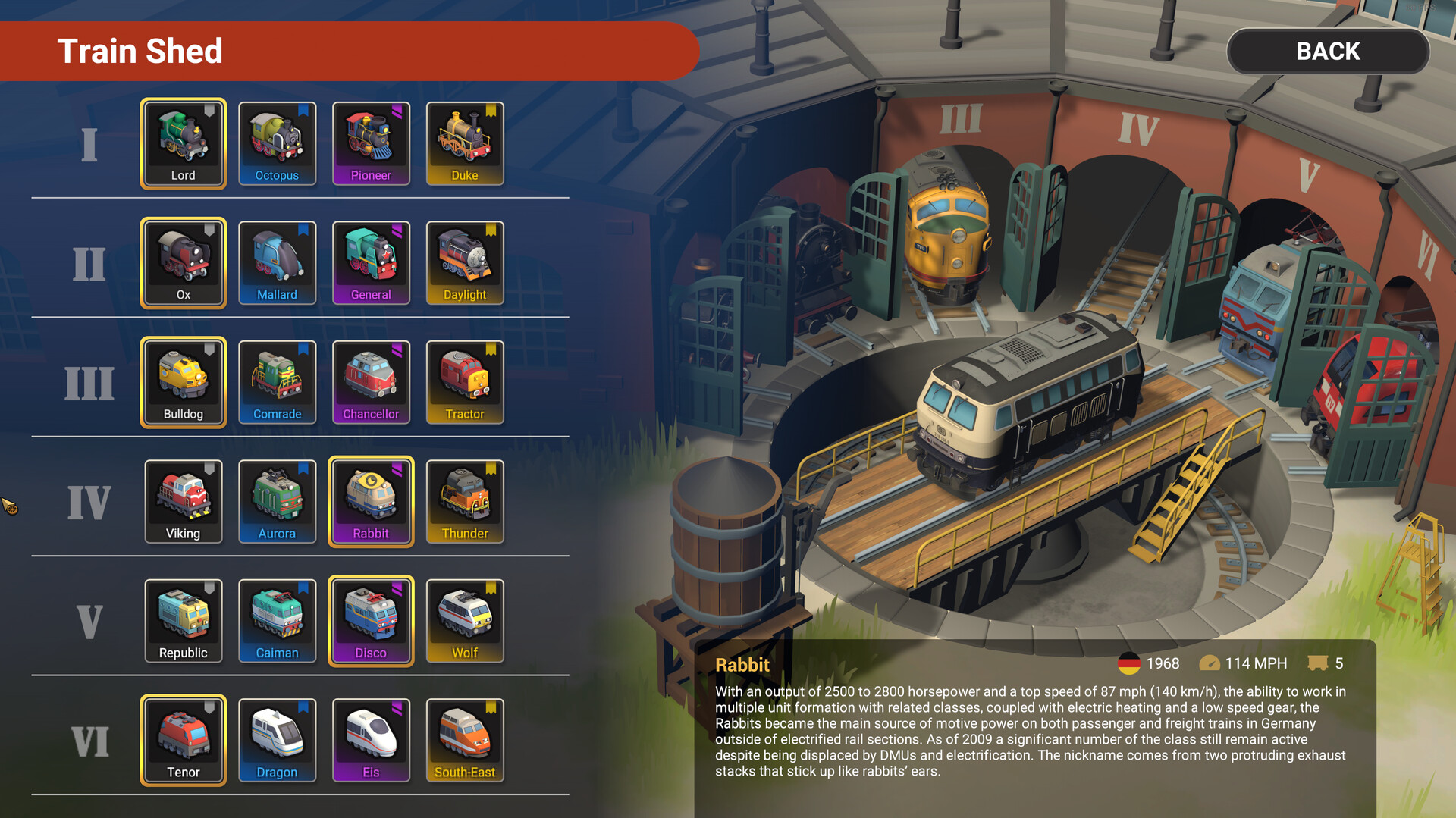Select the Octopus locomotive
The width and height of the screenshot is (1456, 818).
coord(277,144)
